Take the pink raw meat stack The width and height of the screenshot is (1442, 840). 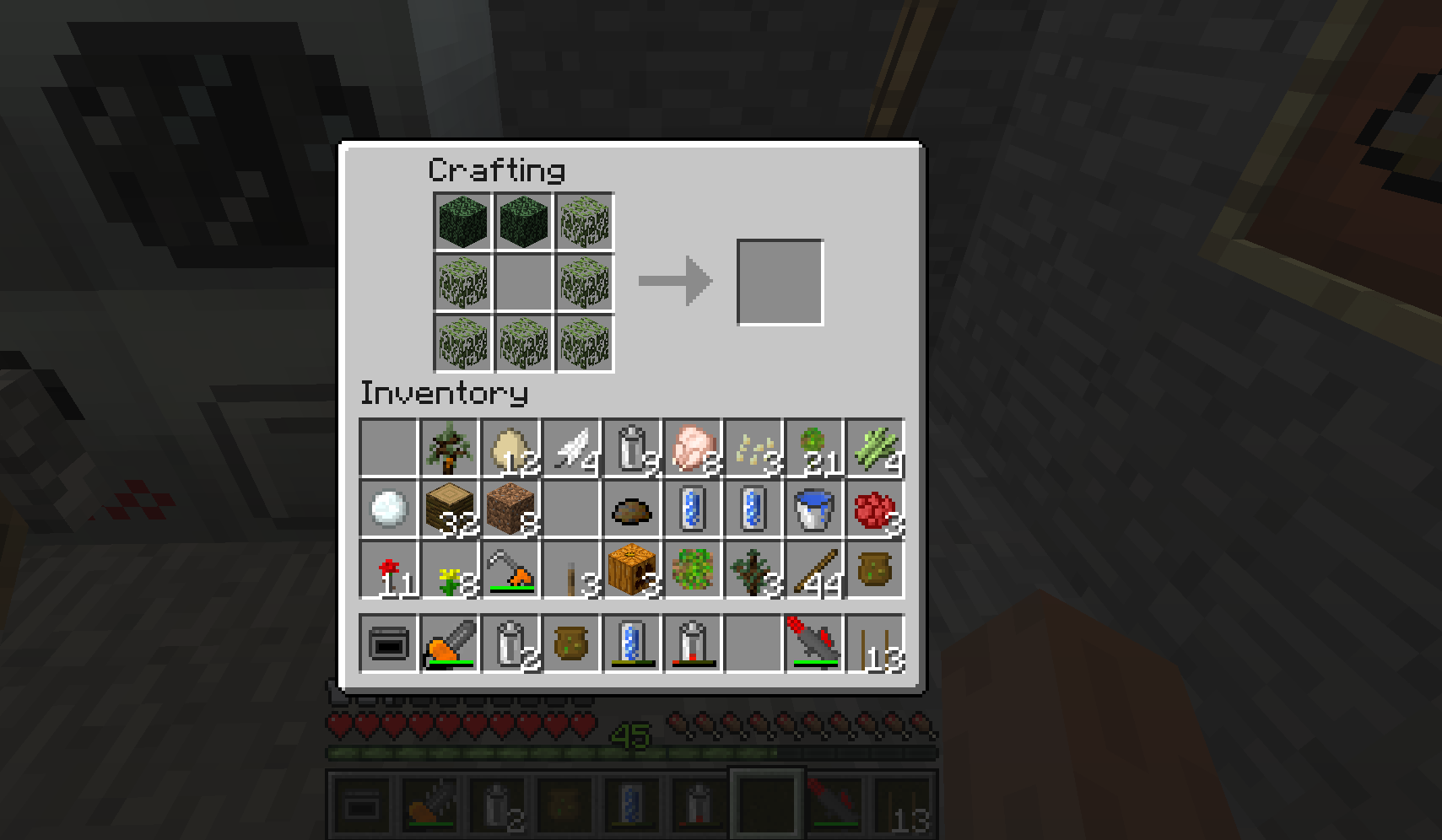click(x=694, y=449)
